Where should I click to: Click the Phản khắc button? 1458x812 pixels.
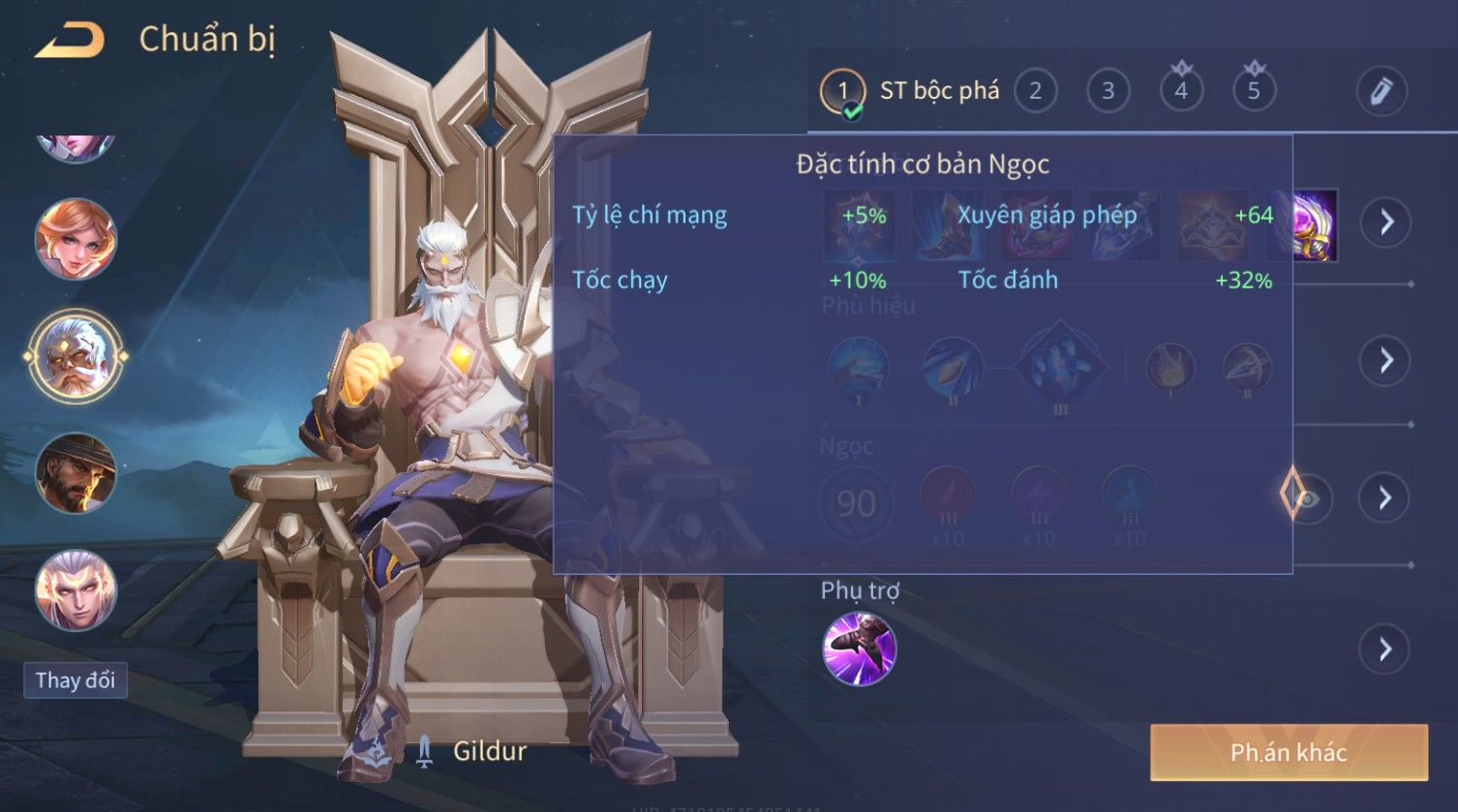tap(1289, 752)
